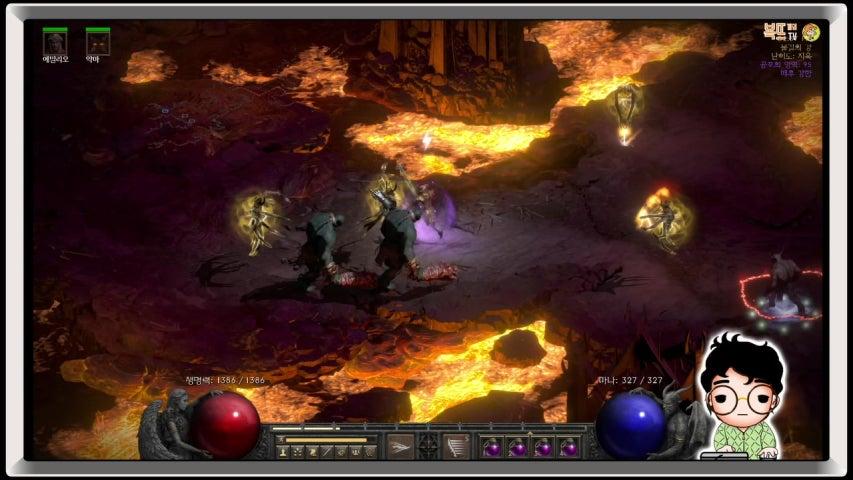Use the purple potion in belt slot 1
853x480 pixels.
tap(492, 447)
